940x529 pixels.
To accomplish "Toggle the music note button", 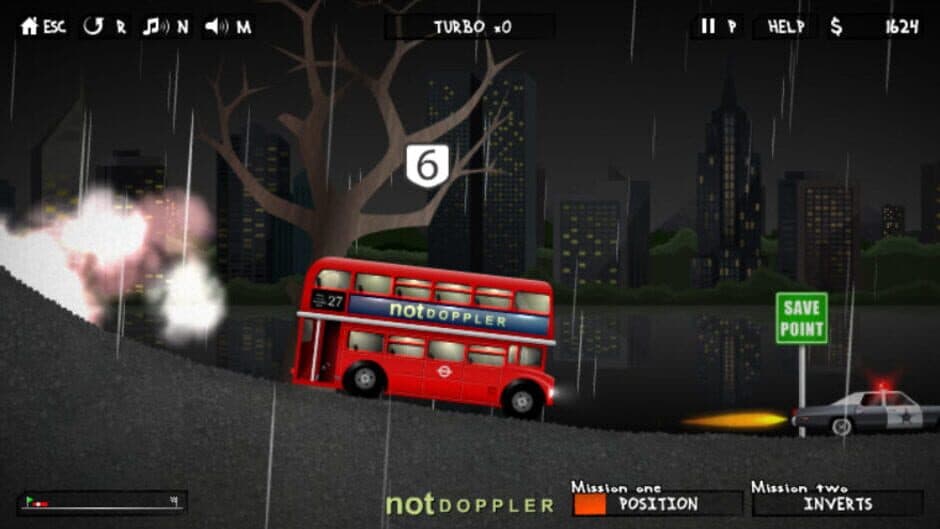I will (153, 27).
